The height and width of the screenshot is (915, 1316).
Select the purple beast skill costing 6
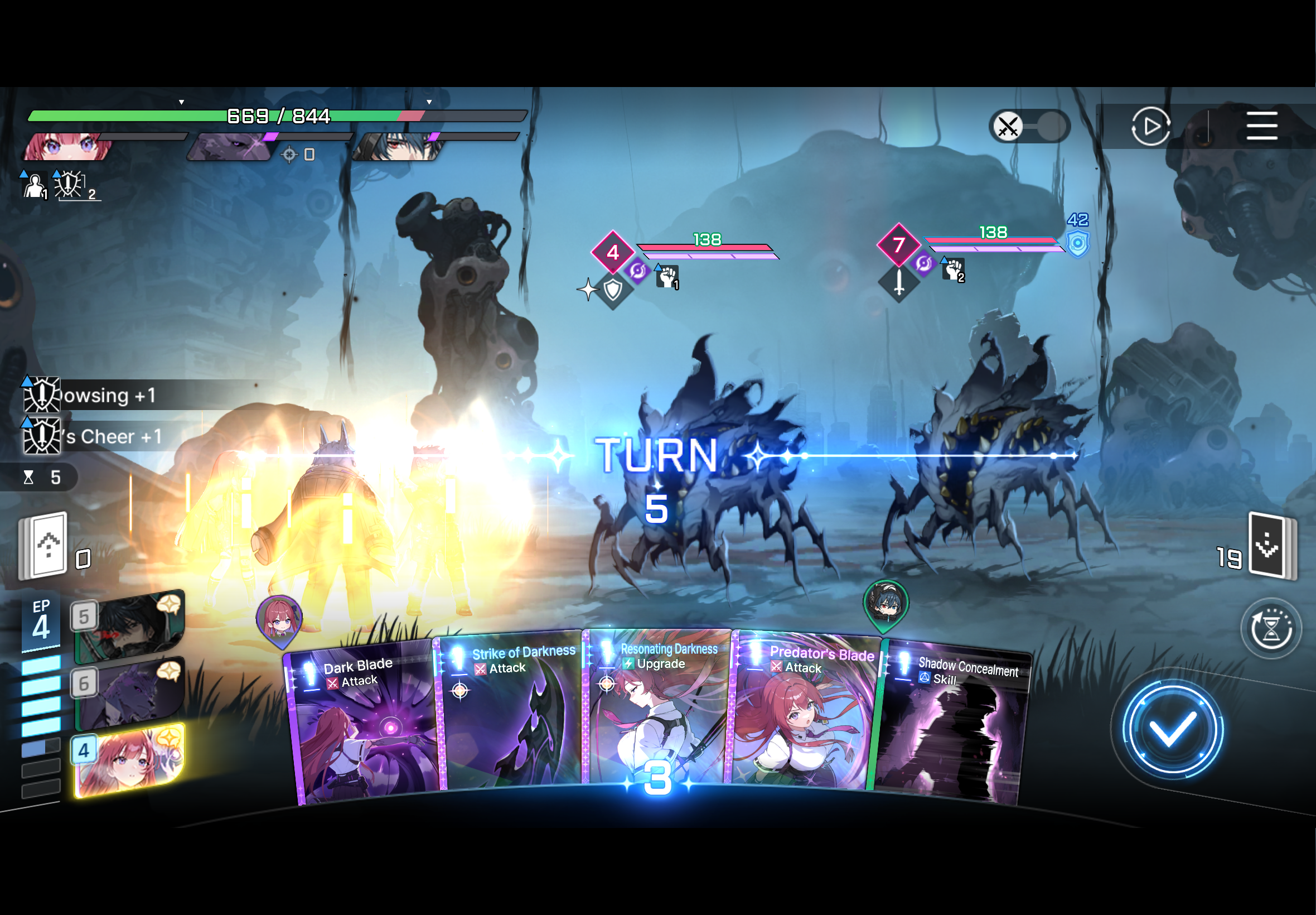[x=129, y=692]
